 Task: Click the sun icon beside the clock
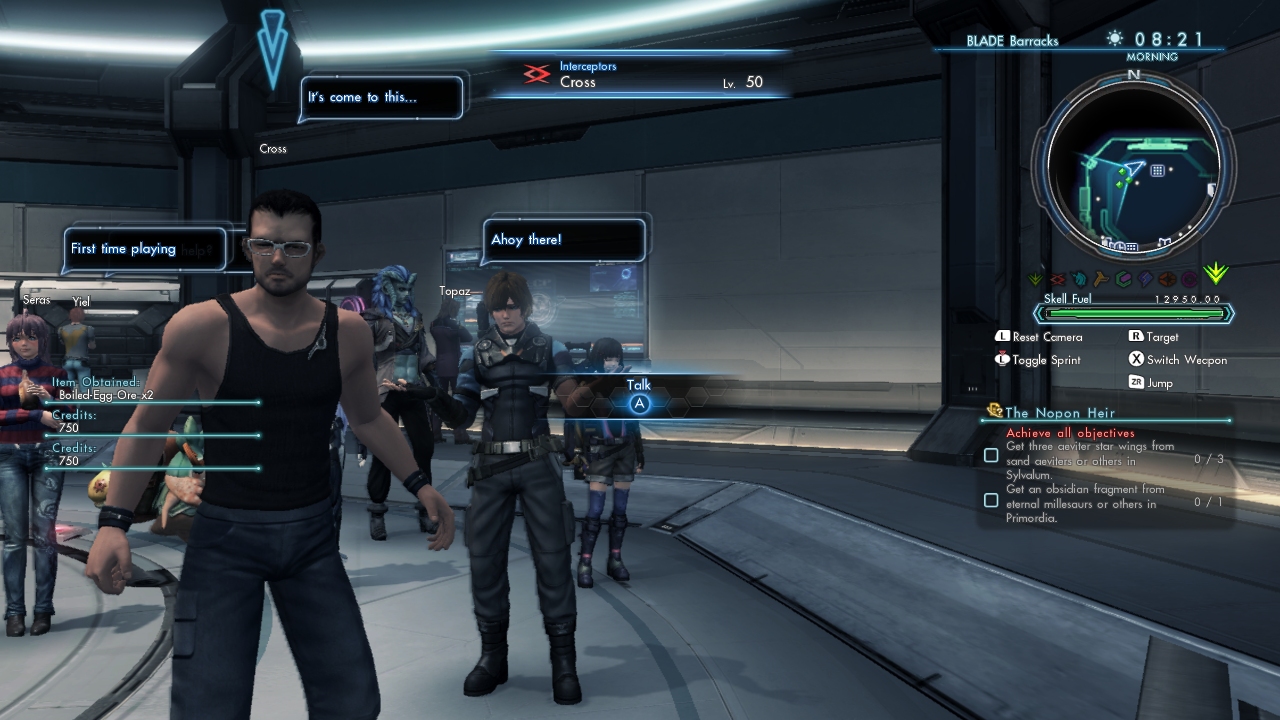tap(1115, 39)
